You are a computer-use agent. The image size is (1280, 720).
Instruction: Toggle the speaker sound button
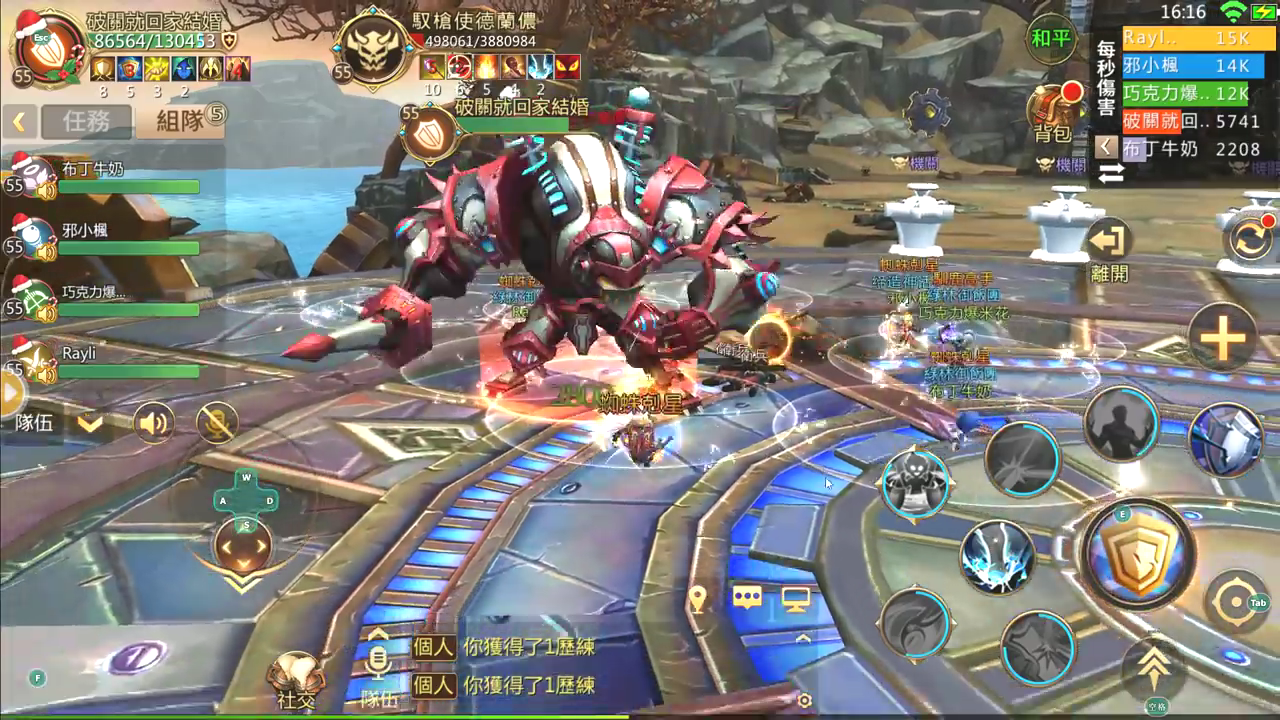click(155, 423)
